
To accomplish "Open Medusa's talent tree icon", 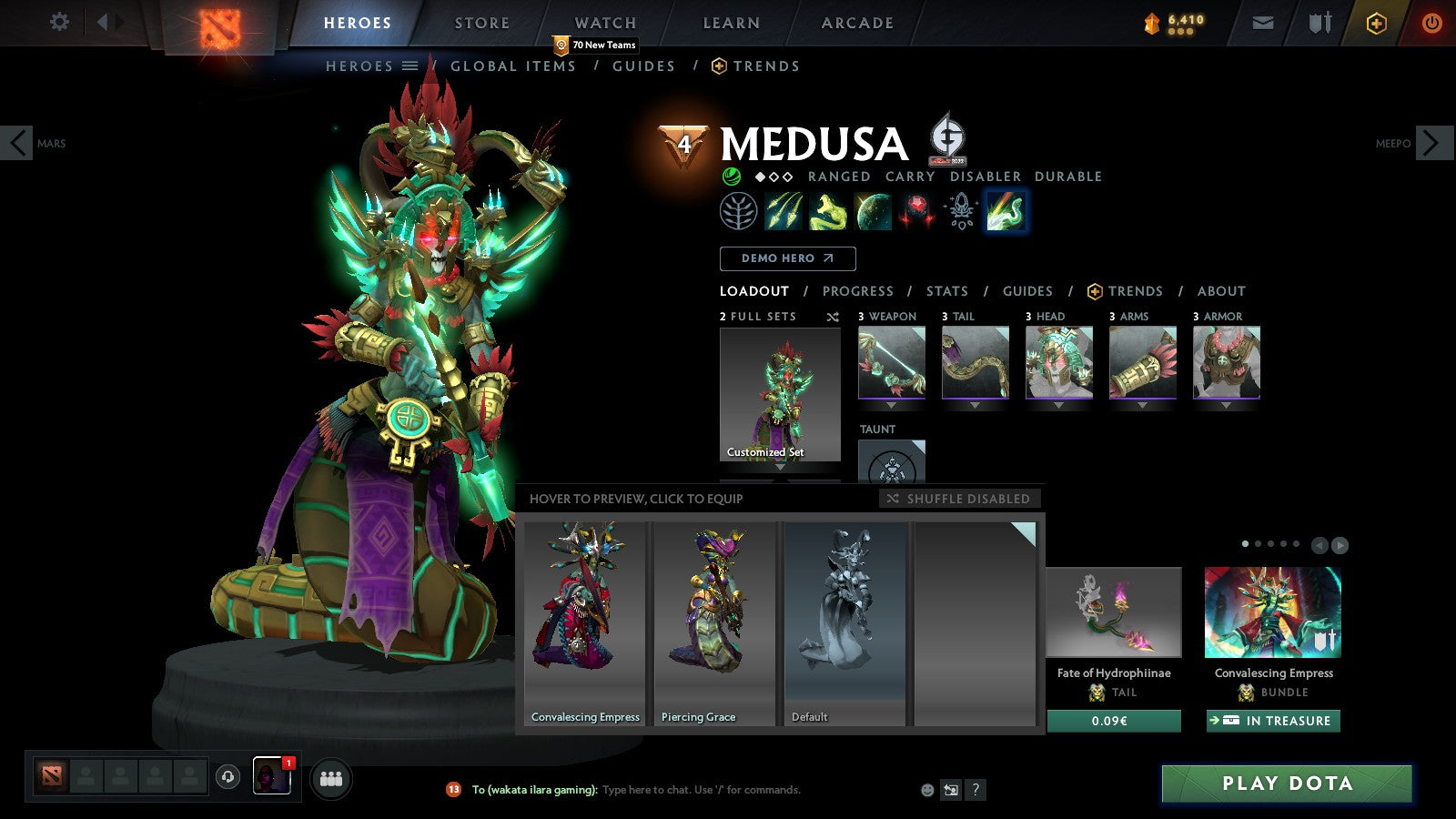I will (741, 210).
